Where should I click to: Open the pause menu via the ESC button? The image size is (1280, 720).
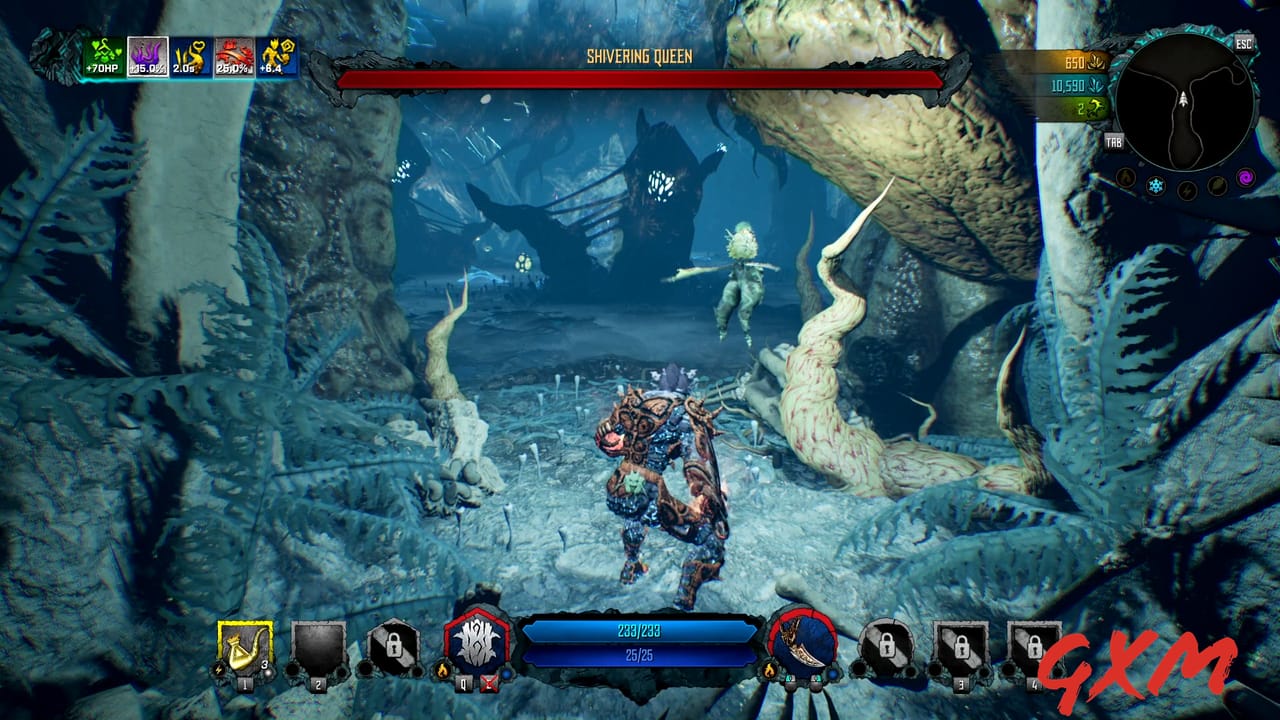(1243, 43)
